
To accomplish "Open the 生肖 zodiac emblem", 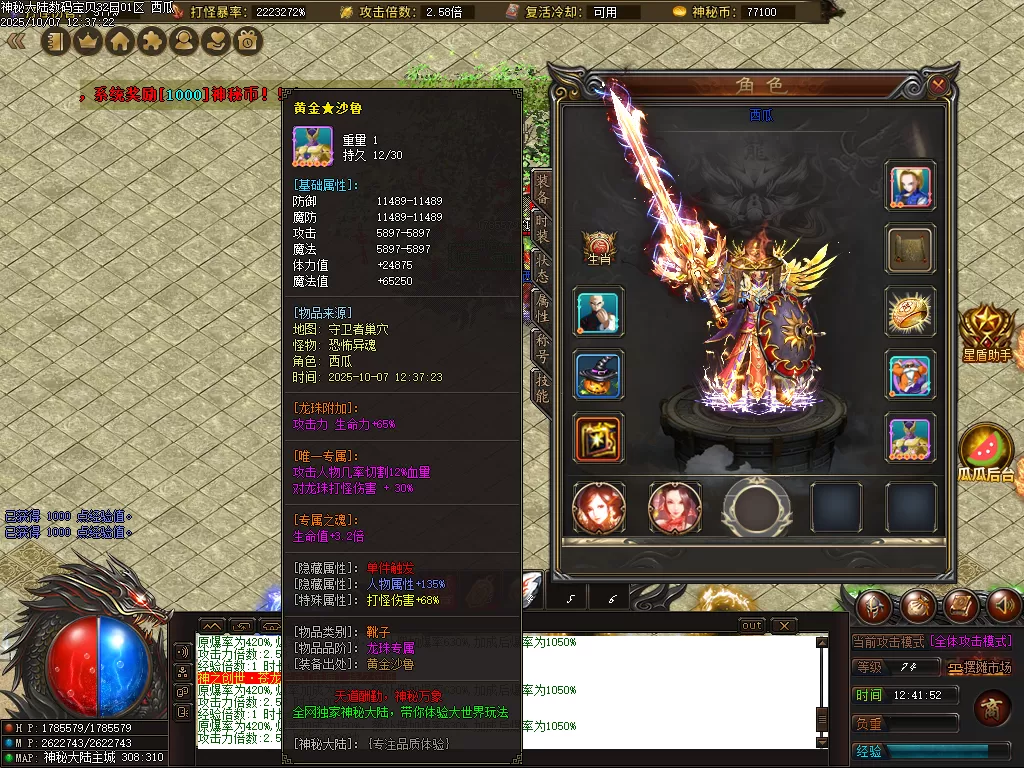I will (600, 247).
